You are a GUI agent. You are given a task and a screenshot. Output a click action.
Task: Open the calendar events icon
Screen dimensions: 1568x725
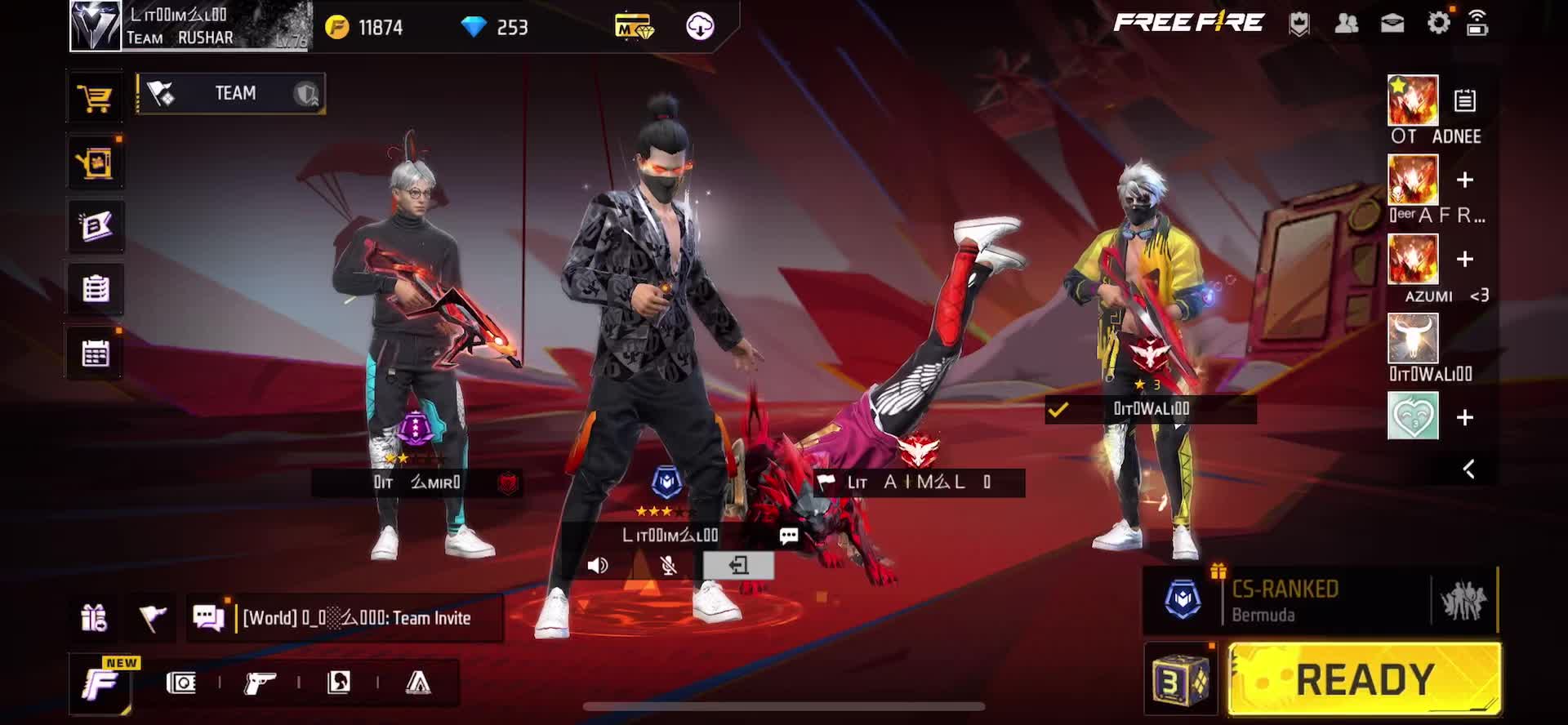(96, 354)
